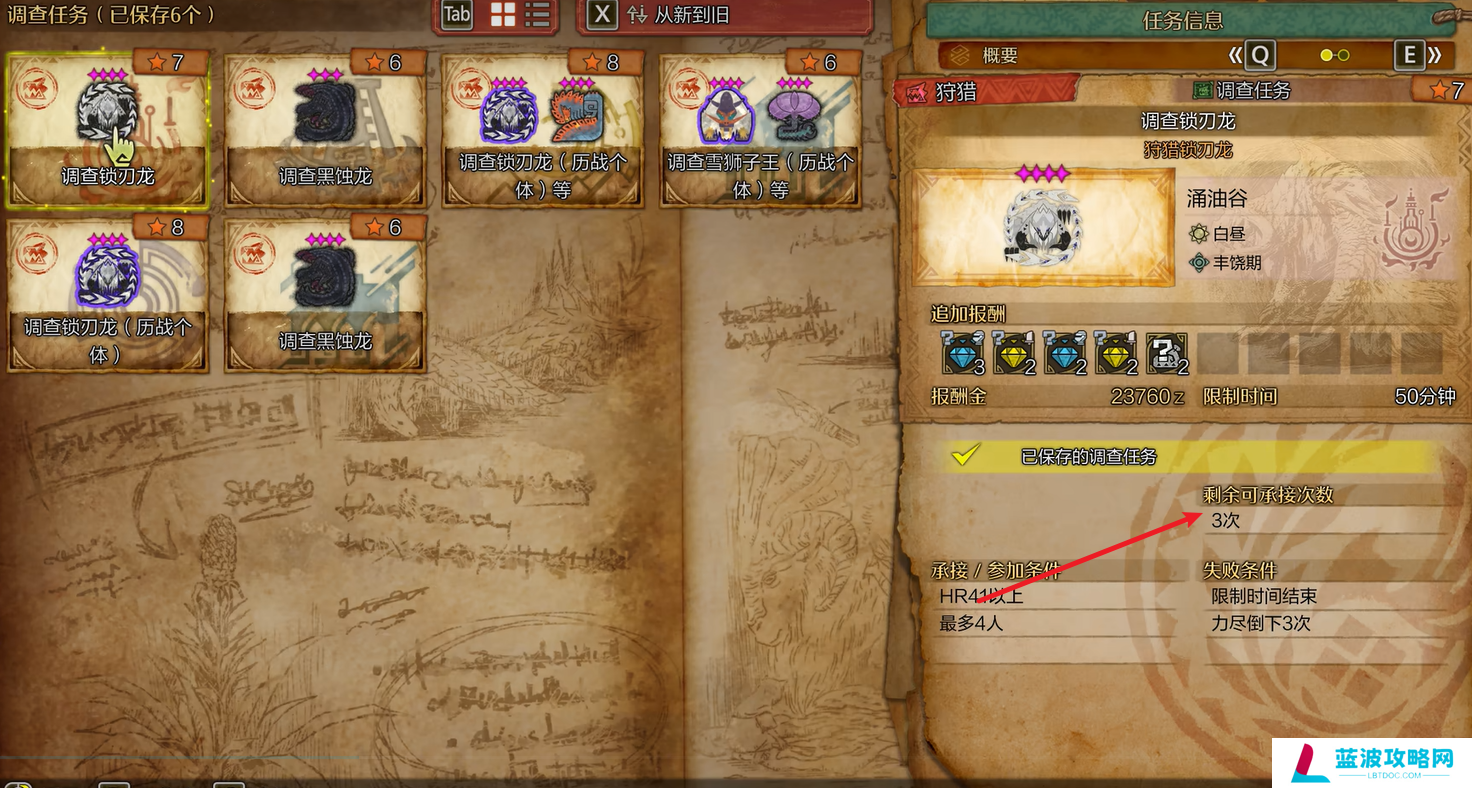This screenshot has height=788, width=1472.
Task: Switch to grid view layout icon
Action: 503,15
